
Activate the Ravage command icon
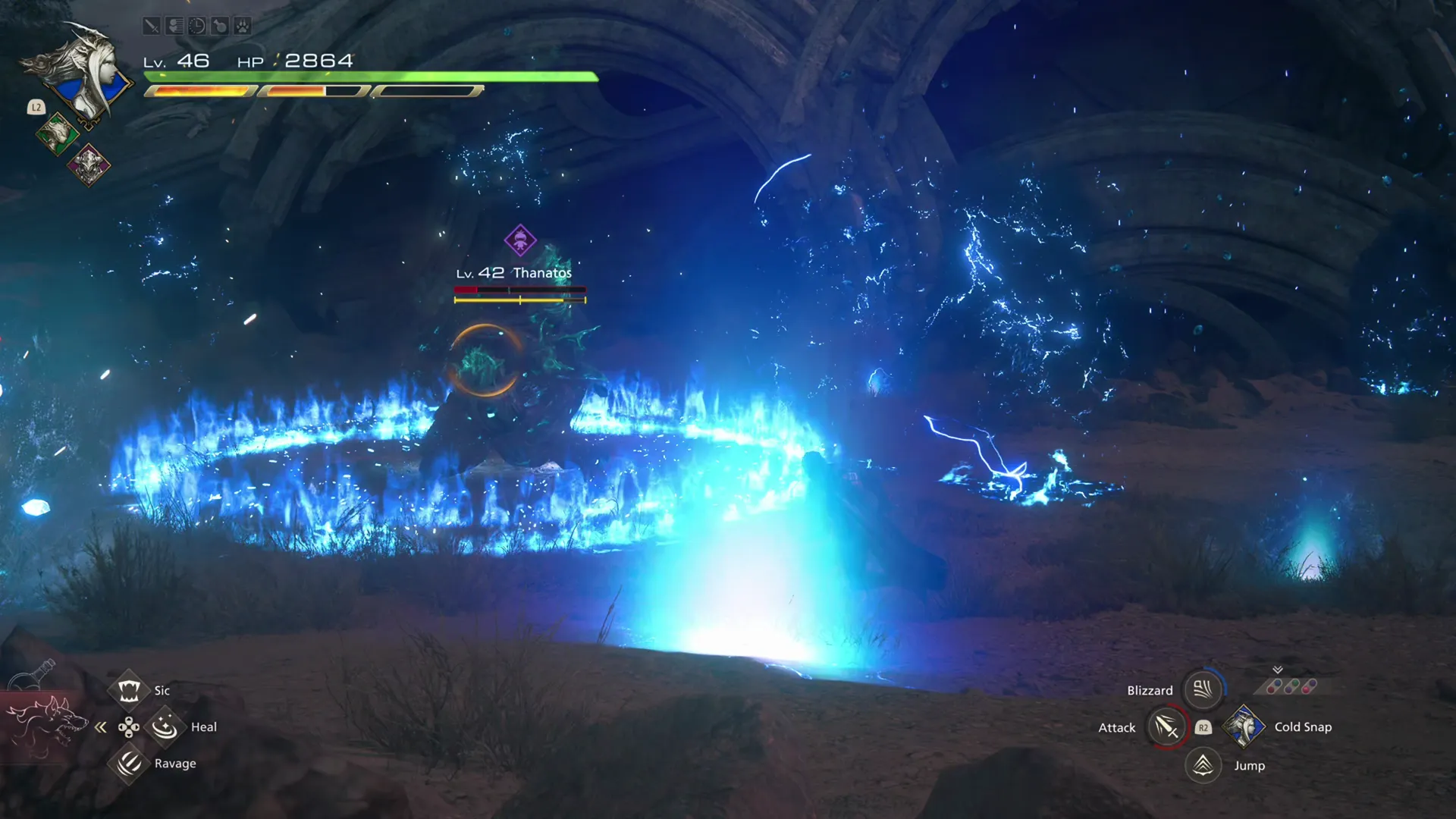[130, 763]
